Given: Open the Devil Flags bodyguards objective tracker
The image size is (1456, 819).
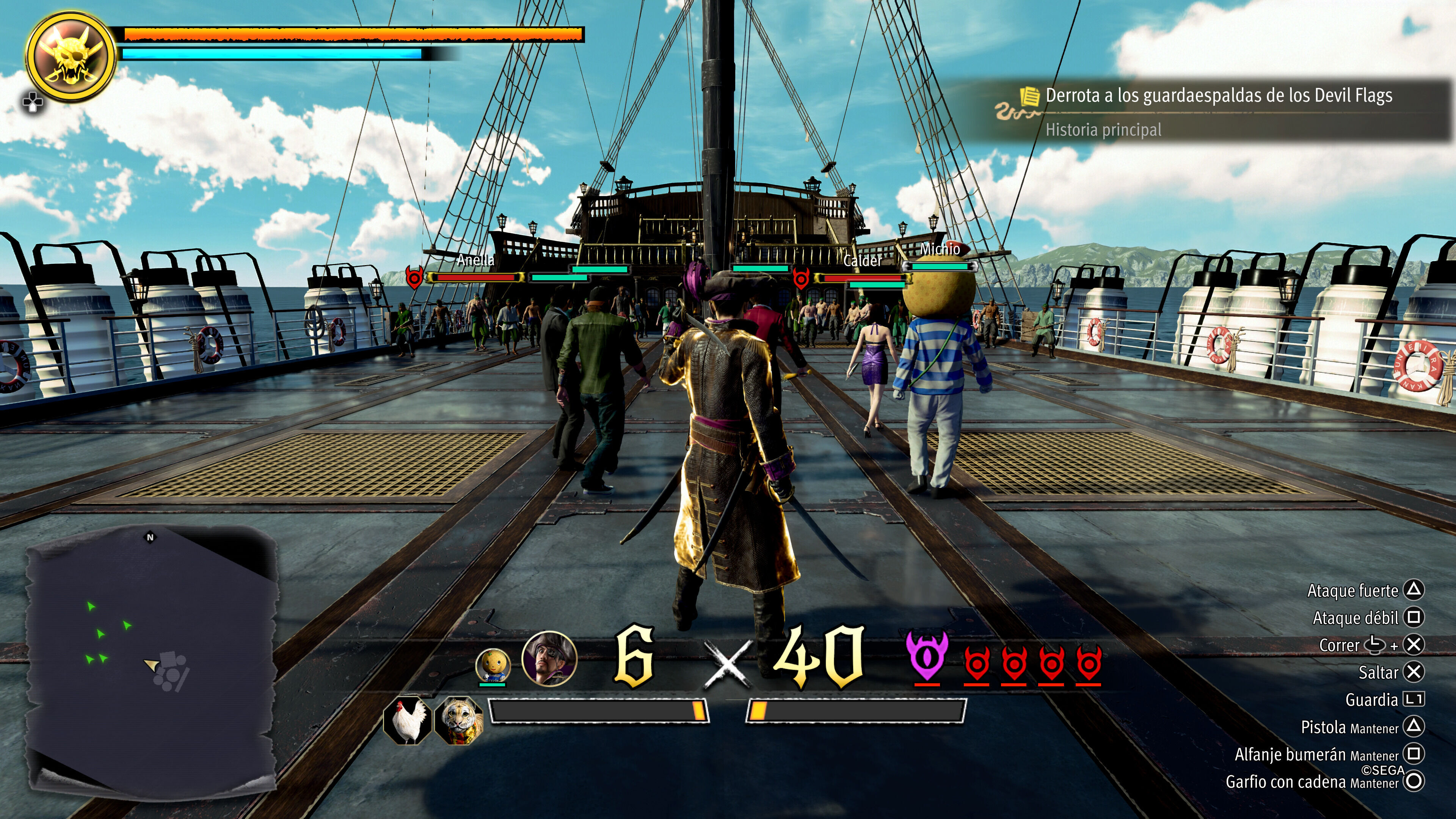Looking at the screenshot, I should [x=1218, y=96].
